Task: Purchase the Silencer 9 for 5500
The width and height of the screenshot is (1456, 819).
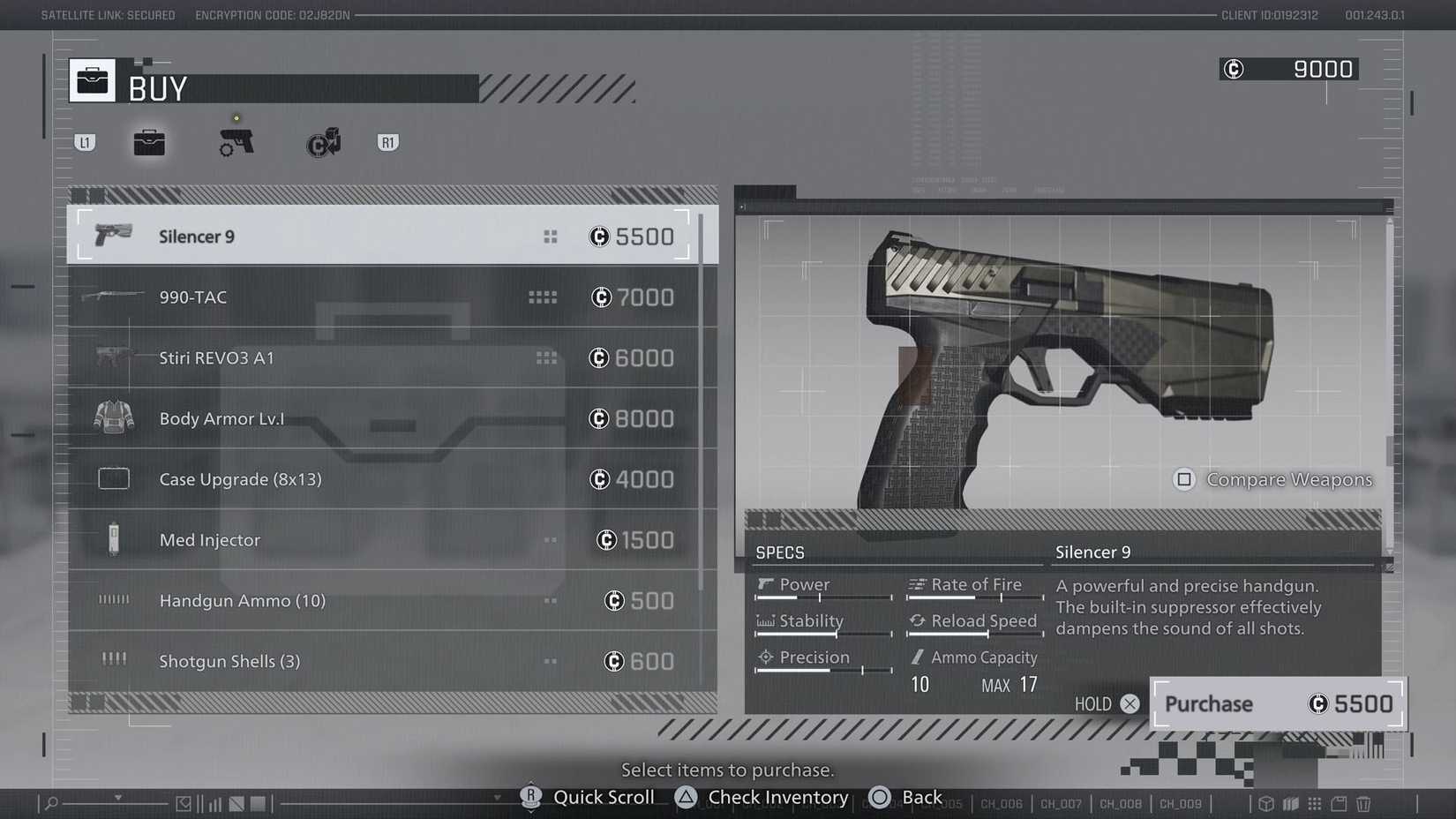Action: point(1277,703)
